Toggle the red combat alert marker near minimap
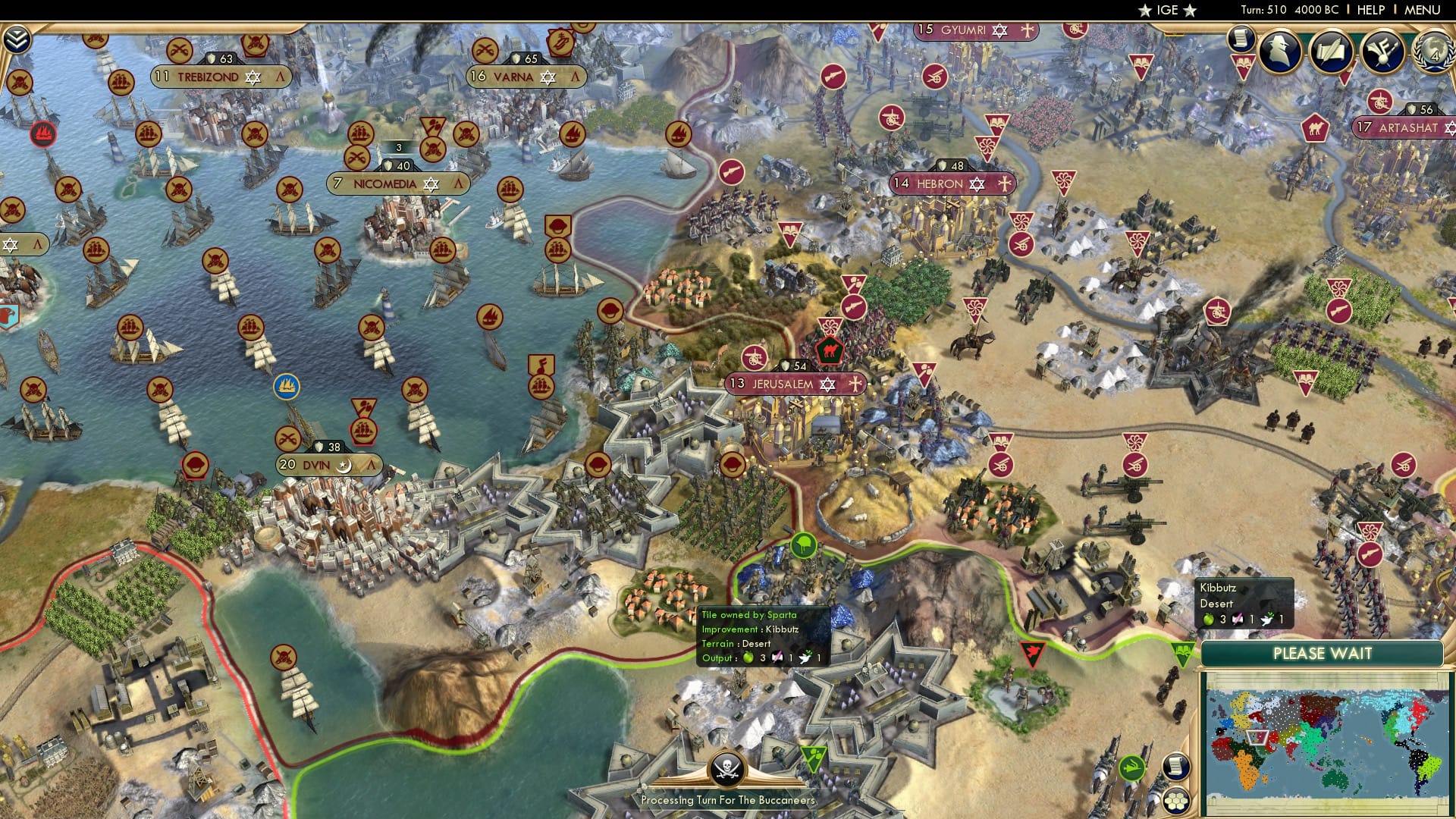The width and height of the screenshot is (1456, 819). click(x=1033, y=652)
